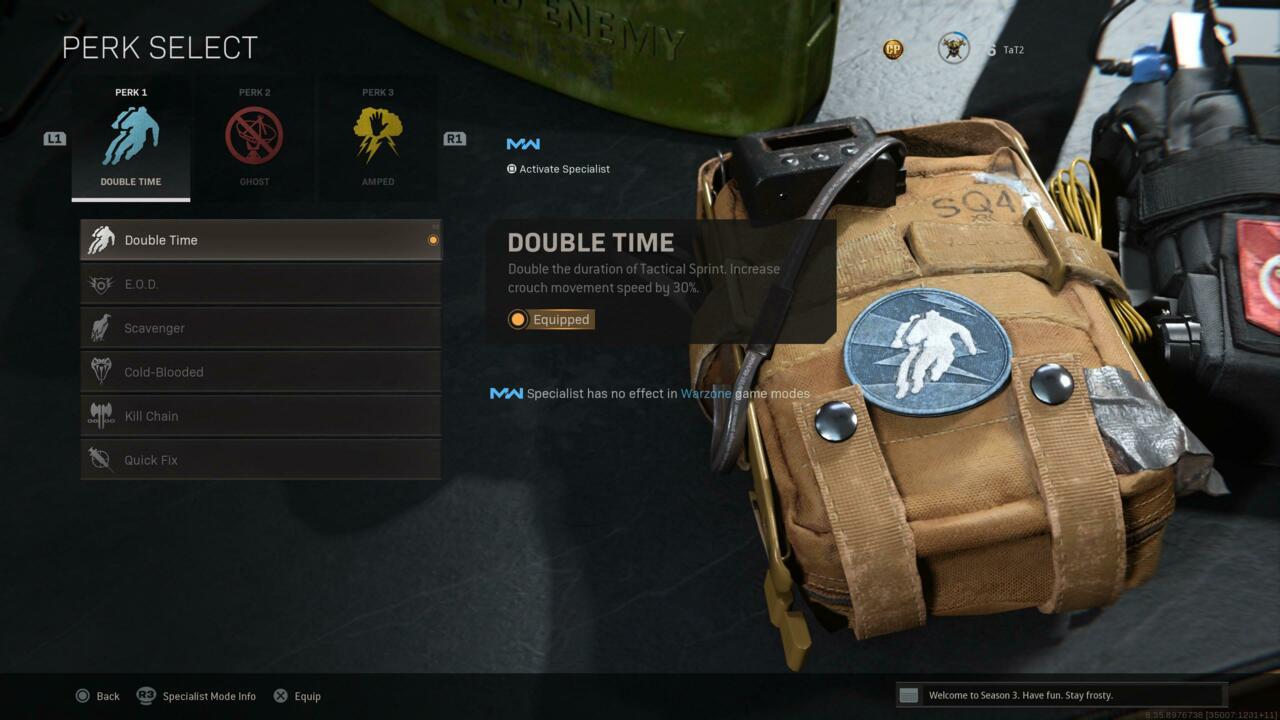Choose the E.O.D. perk

point(260,284)
